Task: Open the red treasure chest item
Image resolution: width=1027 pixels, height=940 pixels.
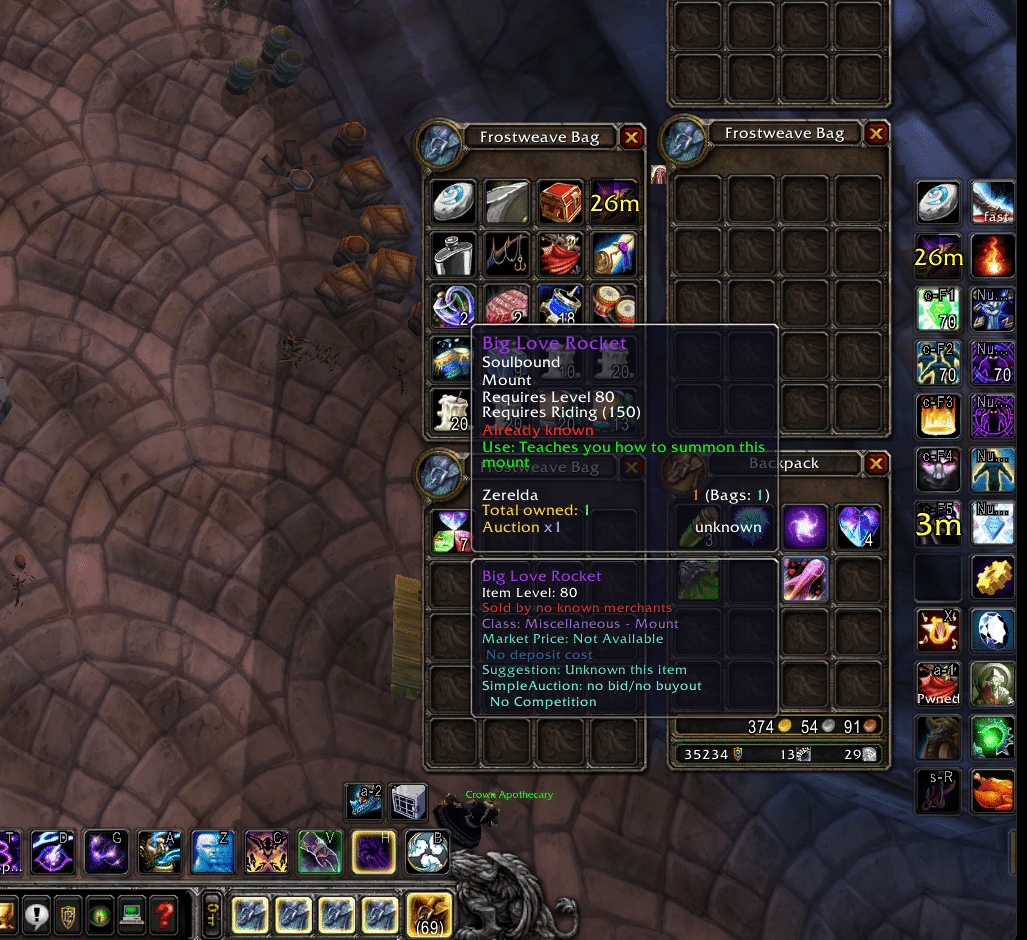Action: point(560,202)
